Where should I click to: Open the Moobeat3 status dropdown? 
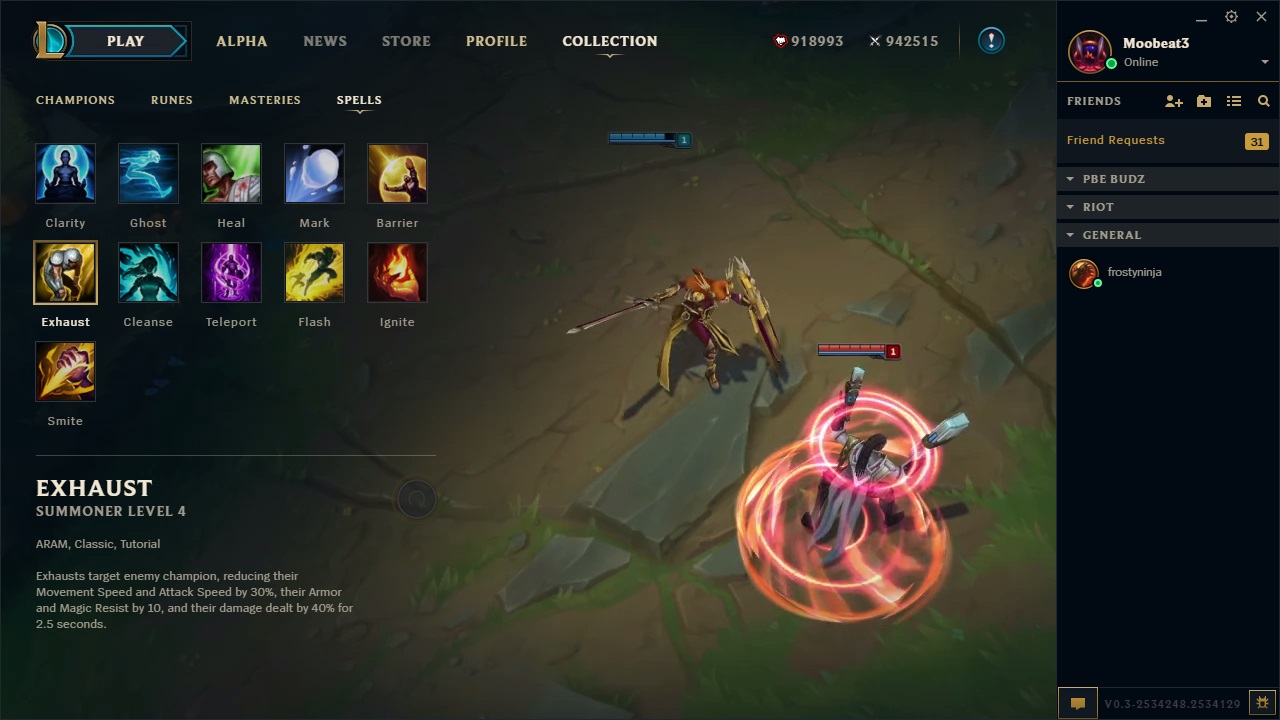pos(1263,60)
